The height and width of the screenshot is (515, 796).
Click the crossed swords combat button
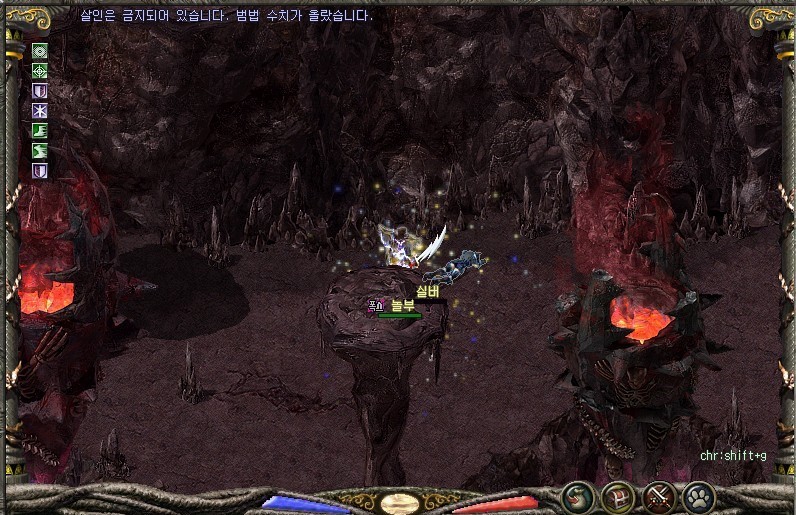(x=658, y=496)
